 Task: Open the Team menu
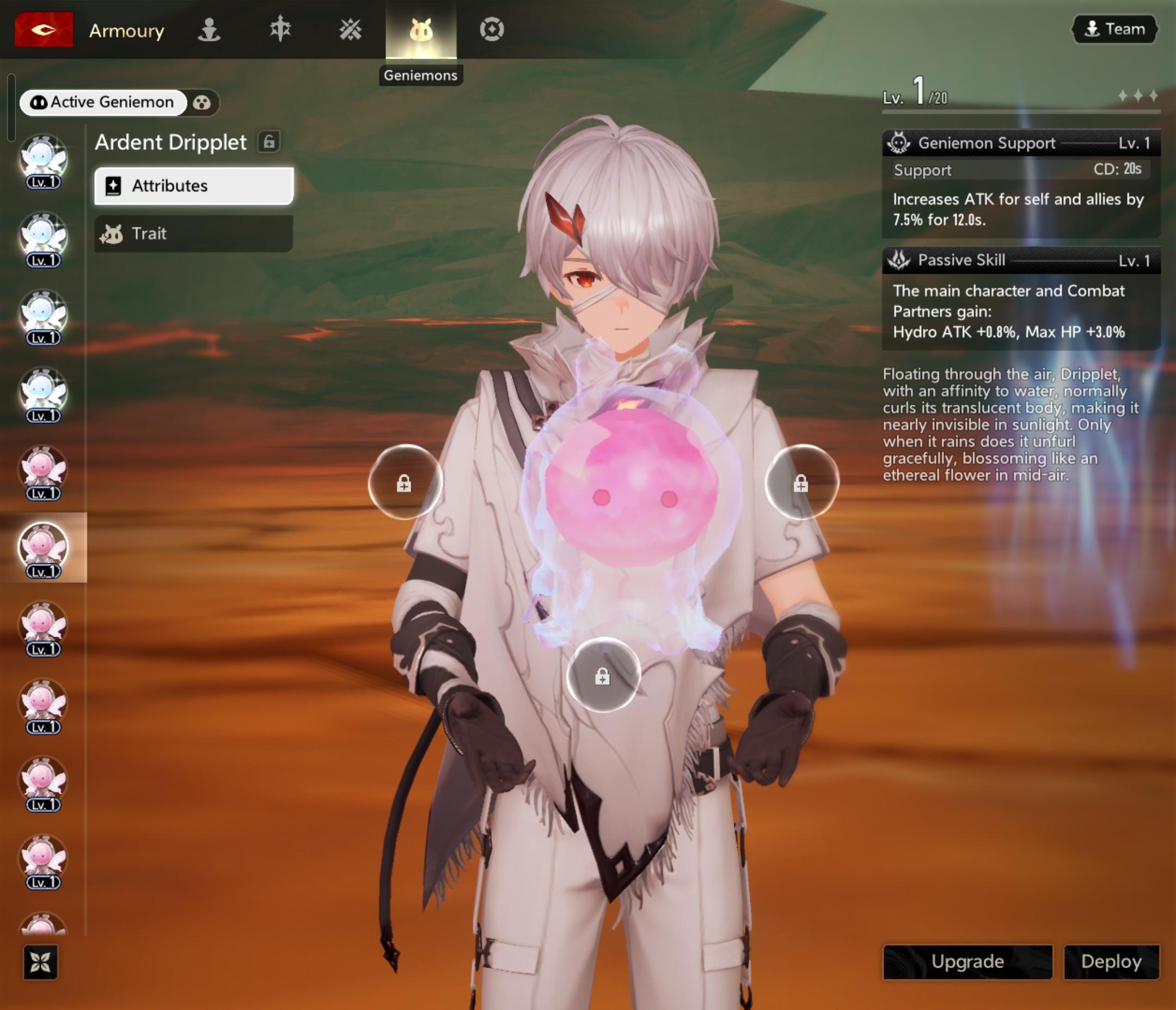pyautogui.click(x=1114, y=29)
